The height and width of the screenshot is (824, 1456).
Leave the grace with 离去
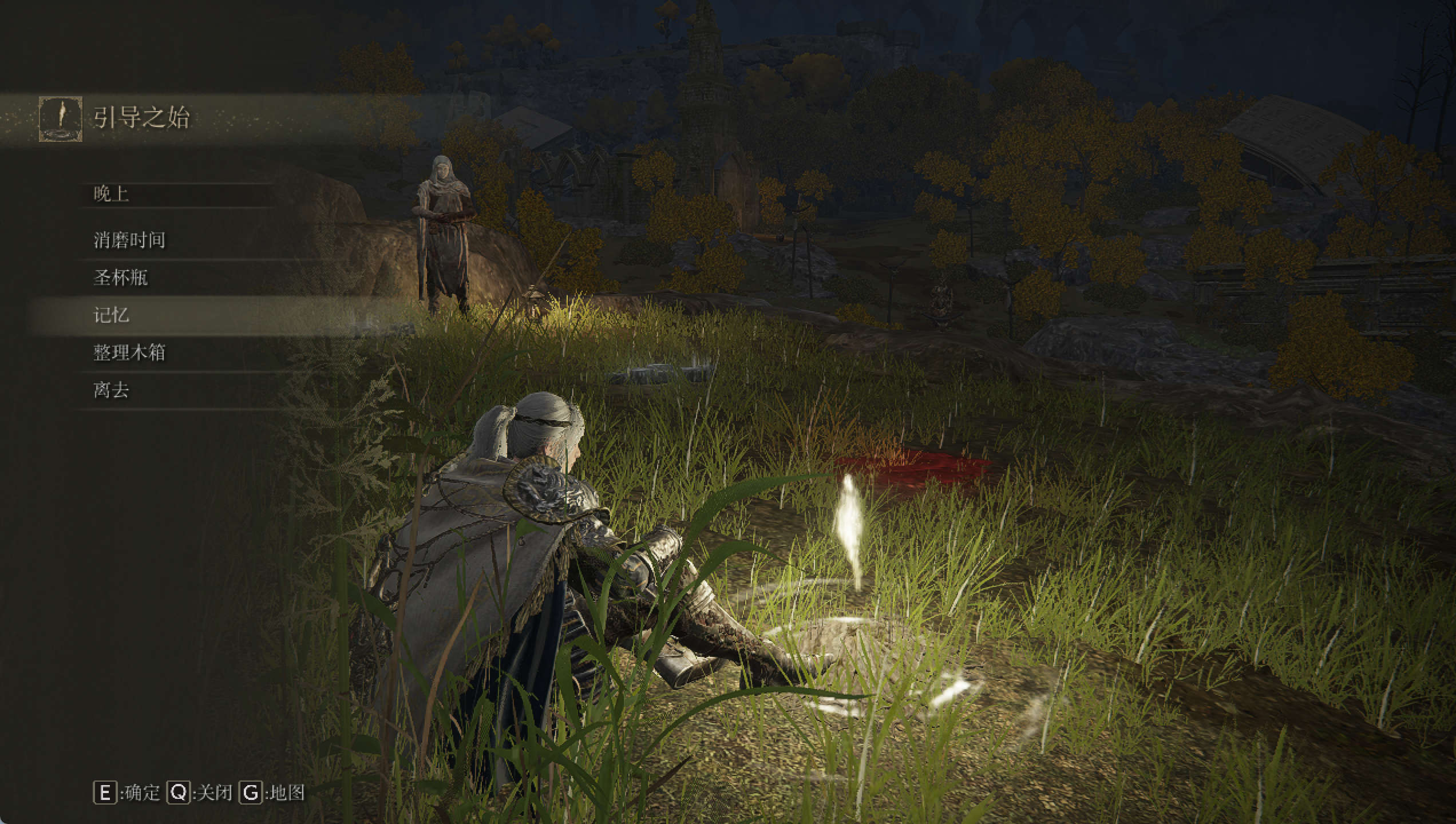[112, 390]
